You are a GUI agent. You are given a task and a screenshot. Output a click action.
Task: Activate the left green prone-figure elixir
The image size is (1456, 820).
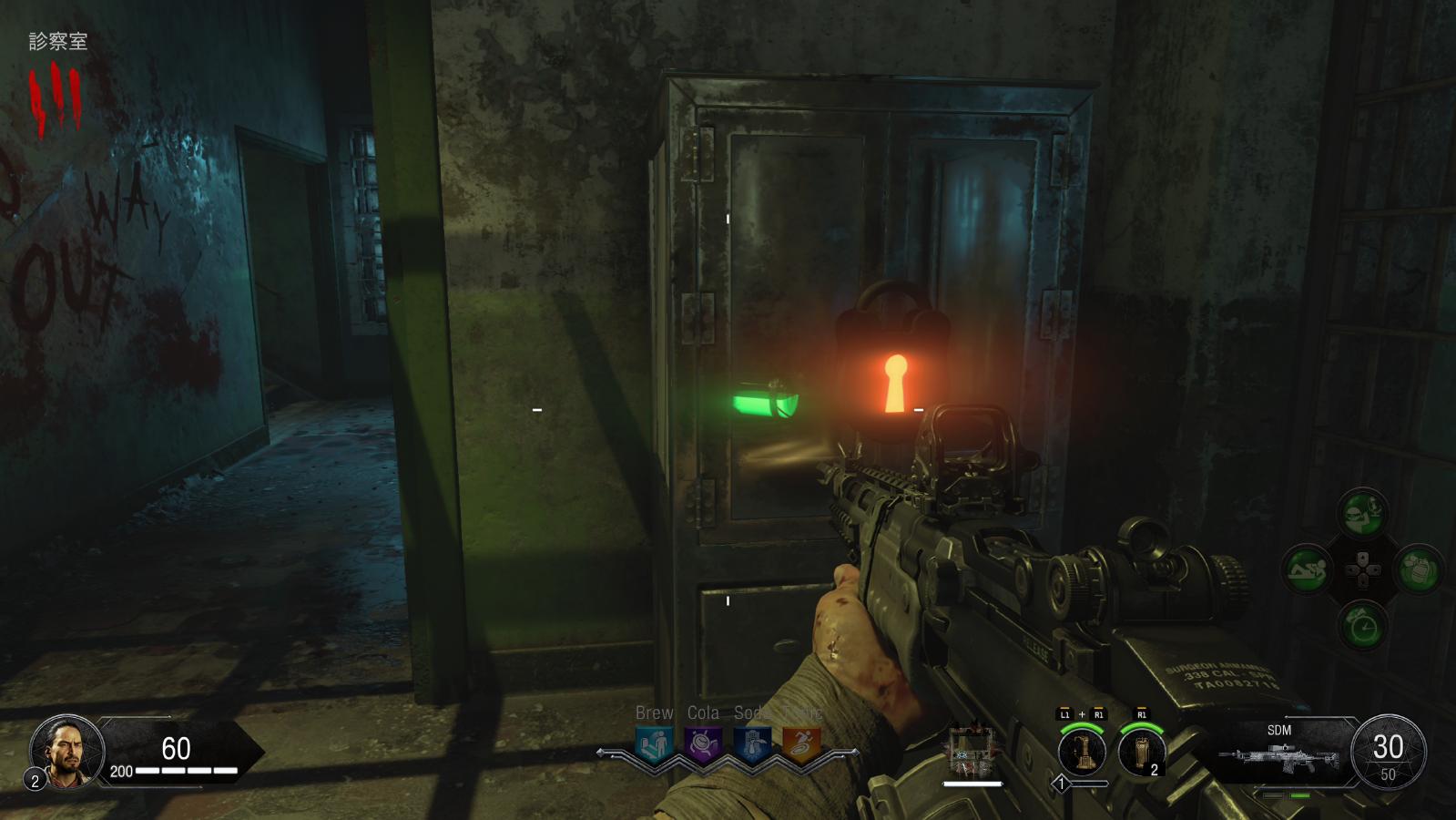tap(1307, 570)
